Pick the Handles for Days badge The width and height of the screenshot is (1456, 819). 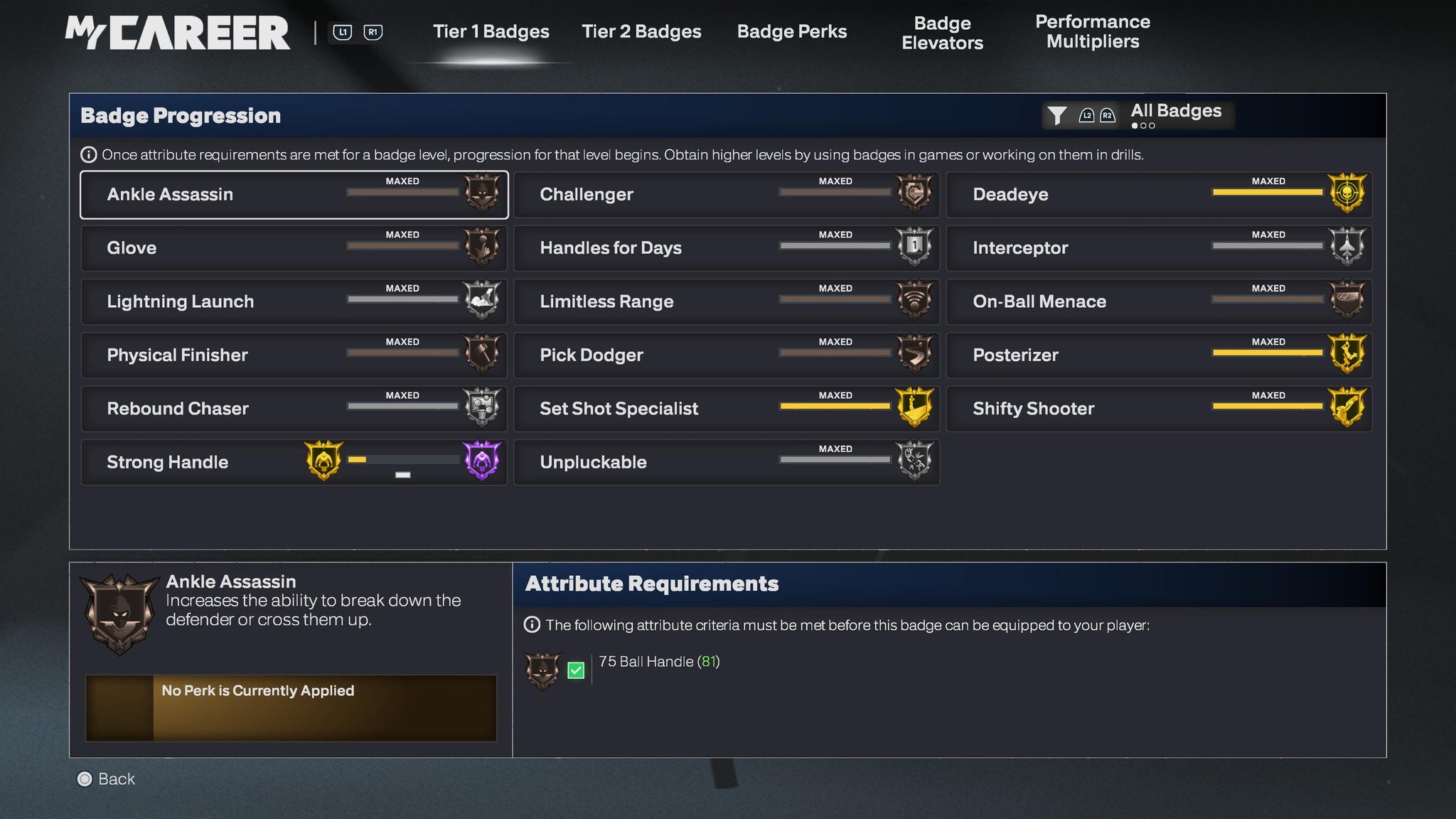[726, 248]
